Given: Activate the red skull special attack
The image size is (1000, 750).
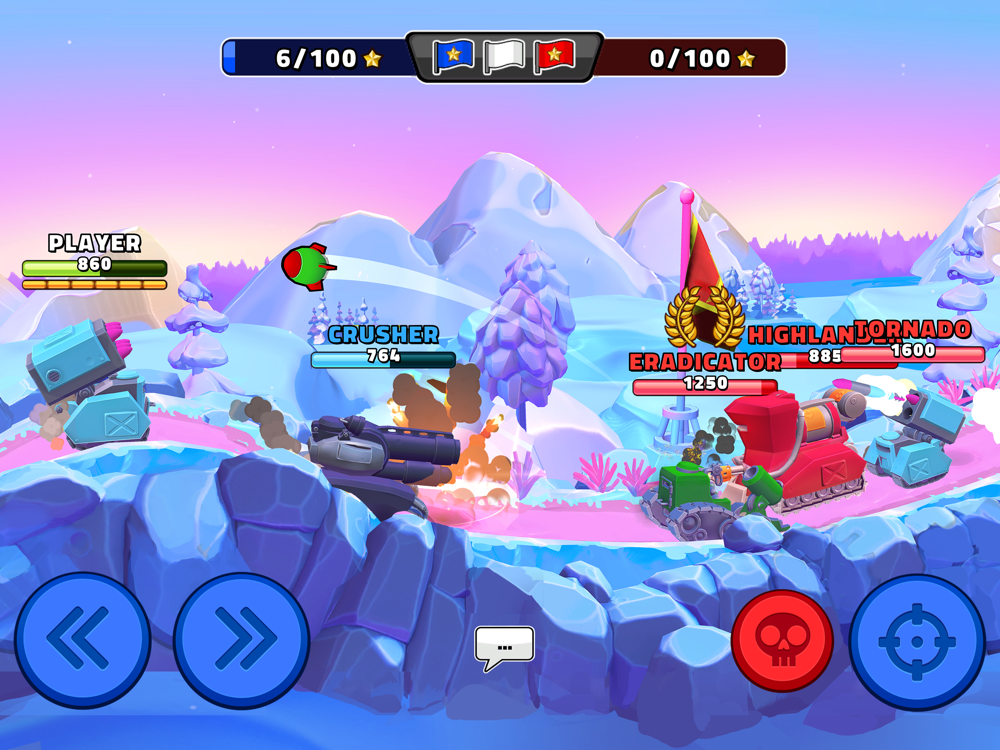Looking at the screenshot, I should coord(782,641).
